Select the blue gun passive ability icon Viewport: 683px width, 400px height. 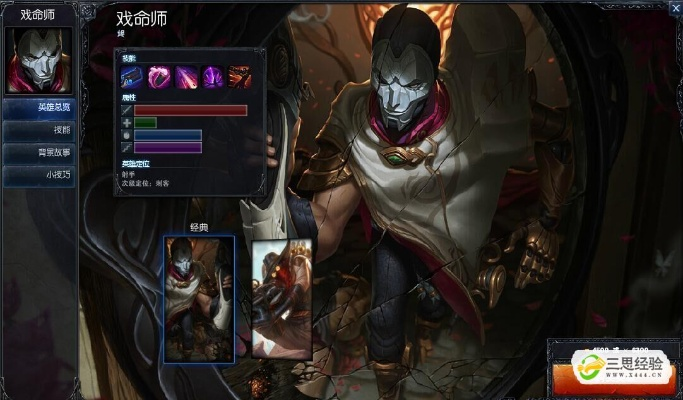[134, 76]
